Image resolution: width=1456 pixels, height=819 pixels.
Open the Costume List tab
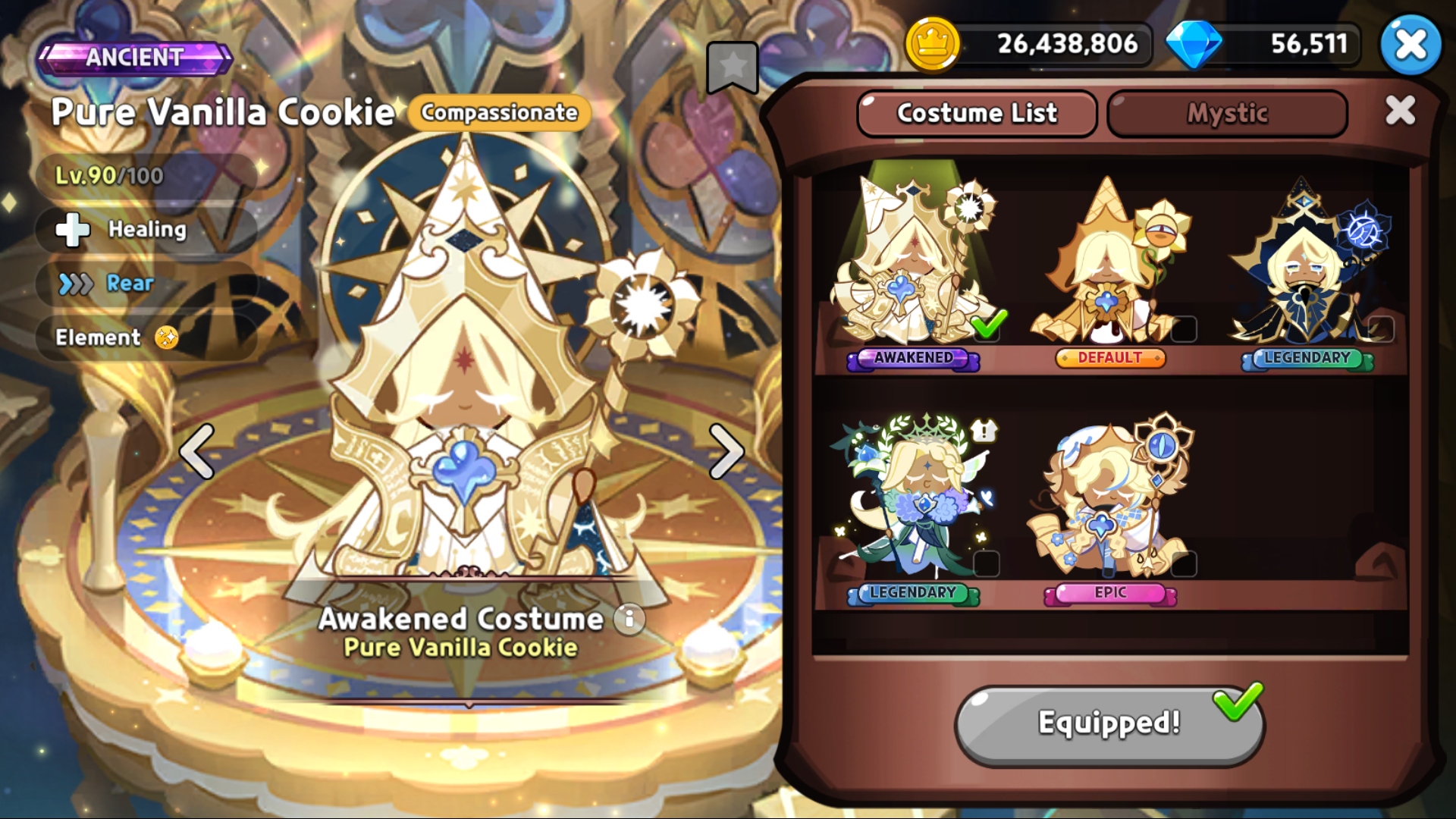977,114
